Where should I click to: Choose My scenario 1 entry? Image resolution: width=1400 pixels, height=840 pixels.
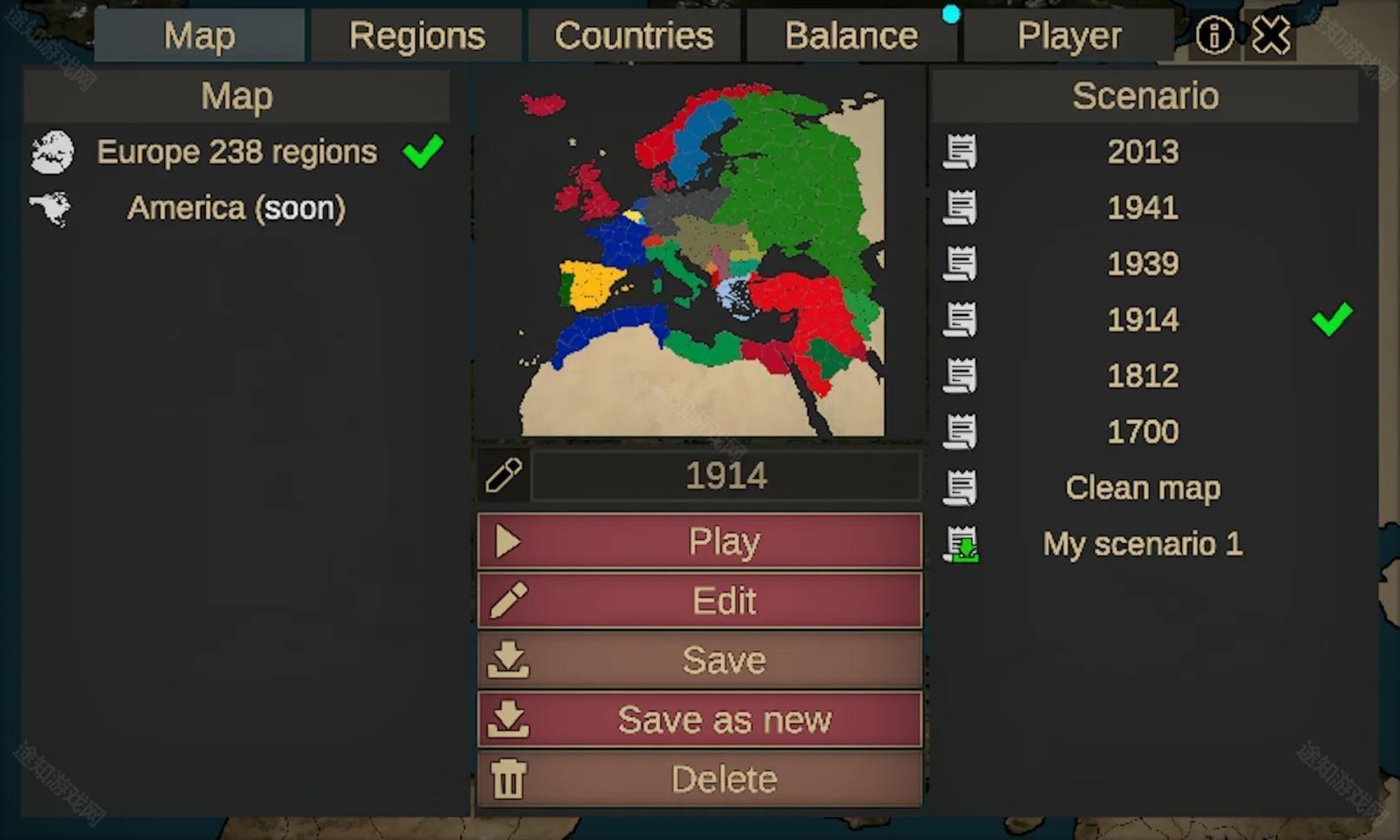1142,545
